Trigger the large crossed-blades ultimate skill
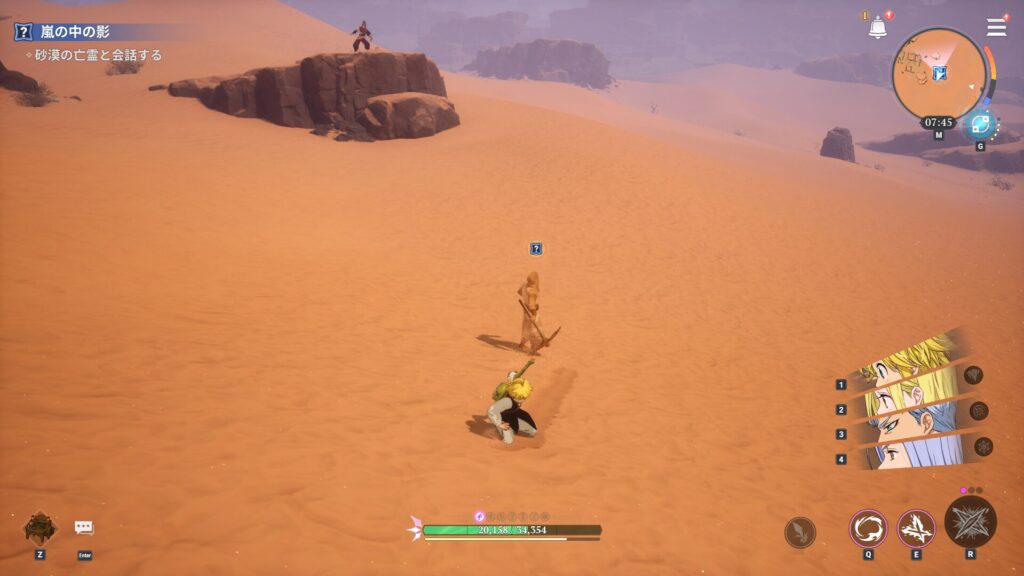The width and height of the screenshot is (1024, 576). tap(970, 522)
